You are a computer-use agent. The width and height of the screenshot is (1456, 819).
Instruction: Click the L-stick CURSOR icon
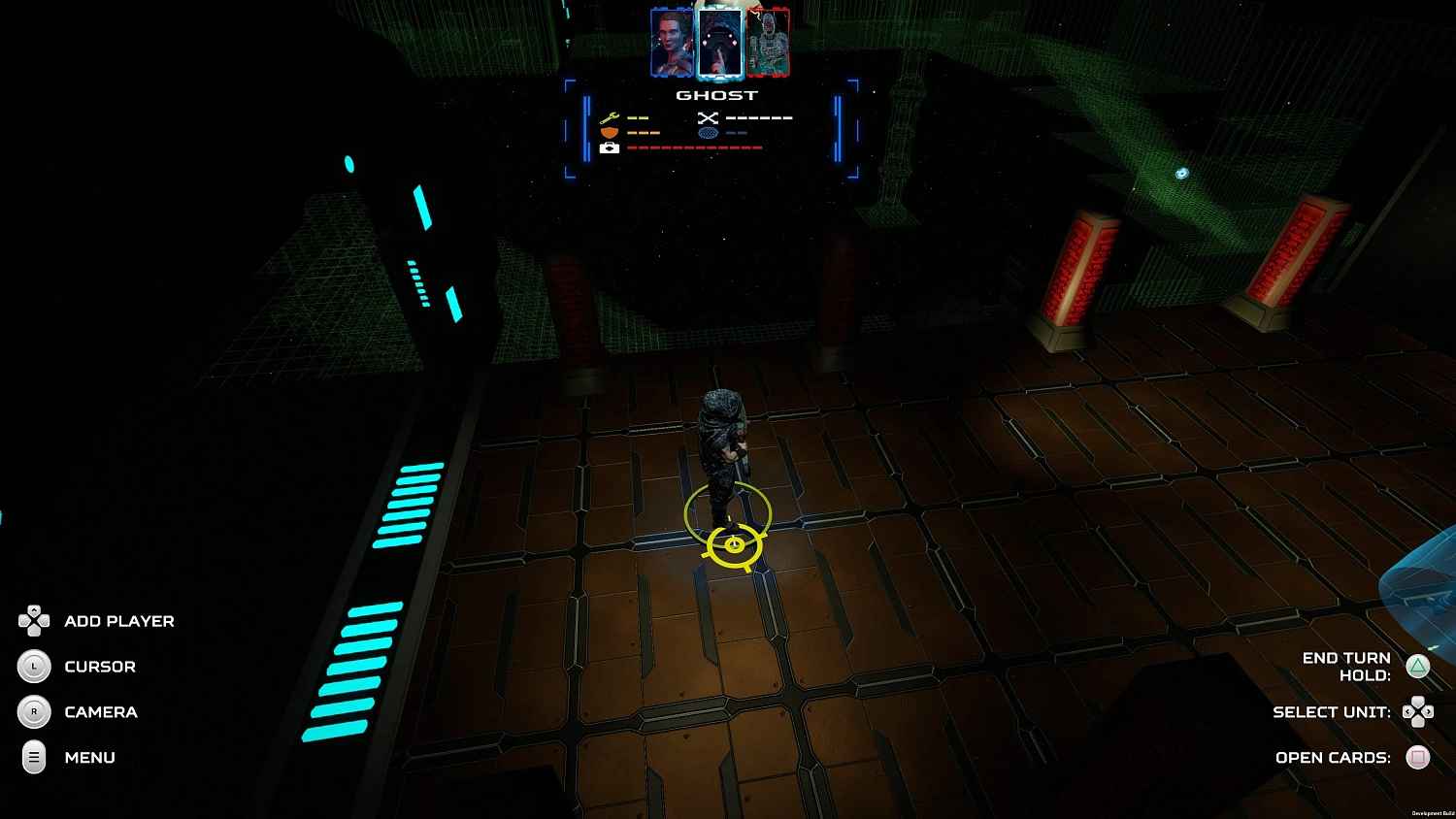tap(34, 667)
